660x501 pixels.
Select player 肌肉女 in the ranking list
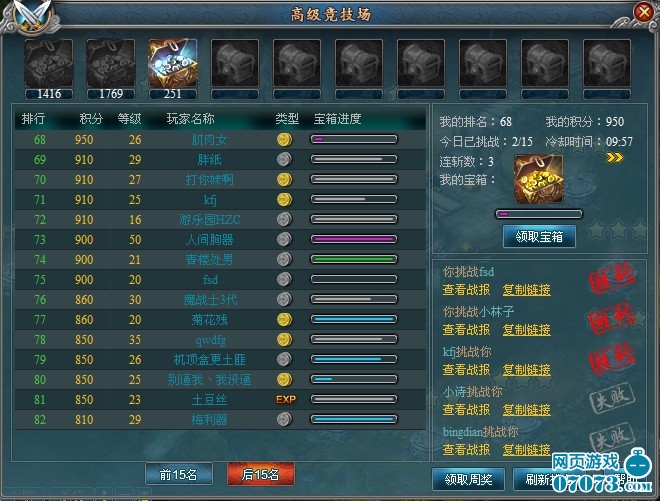210,140
